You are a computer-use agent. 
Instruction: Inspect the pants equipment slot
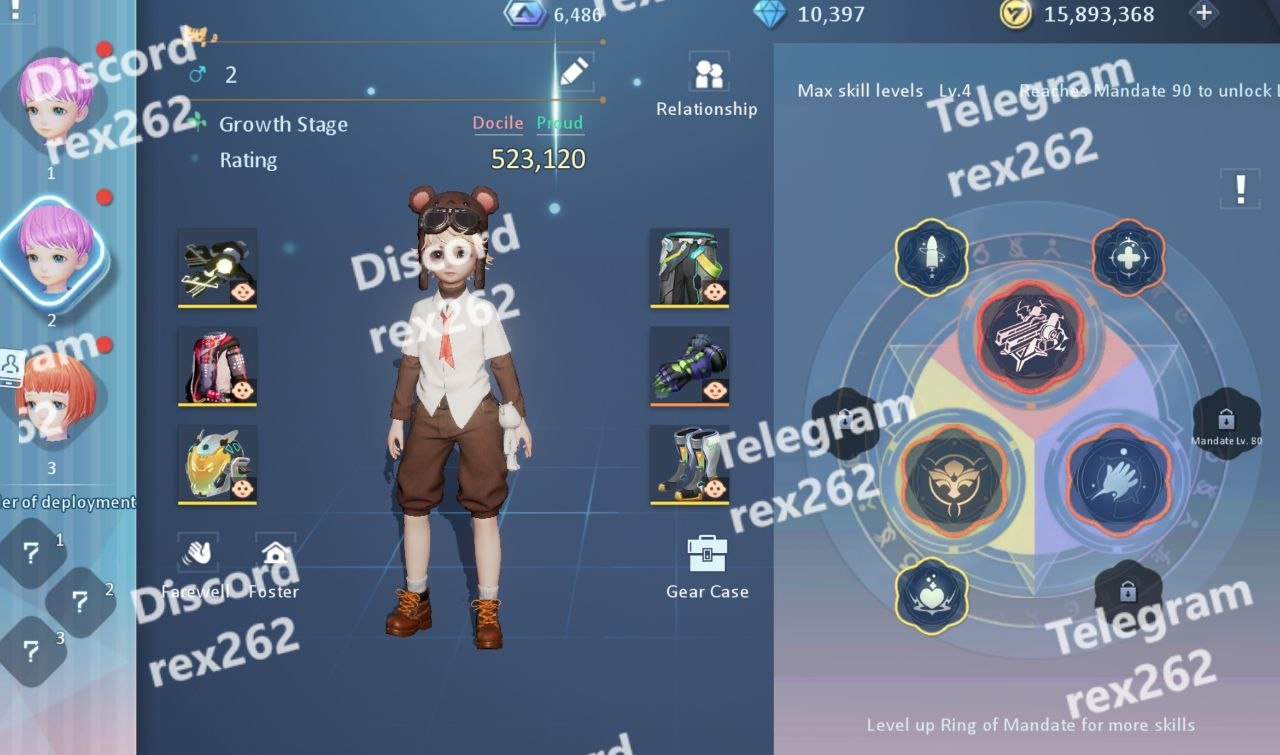point(689,267)
